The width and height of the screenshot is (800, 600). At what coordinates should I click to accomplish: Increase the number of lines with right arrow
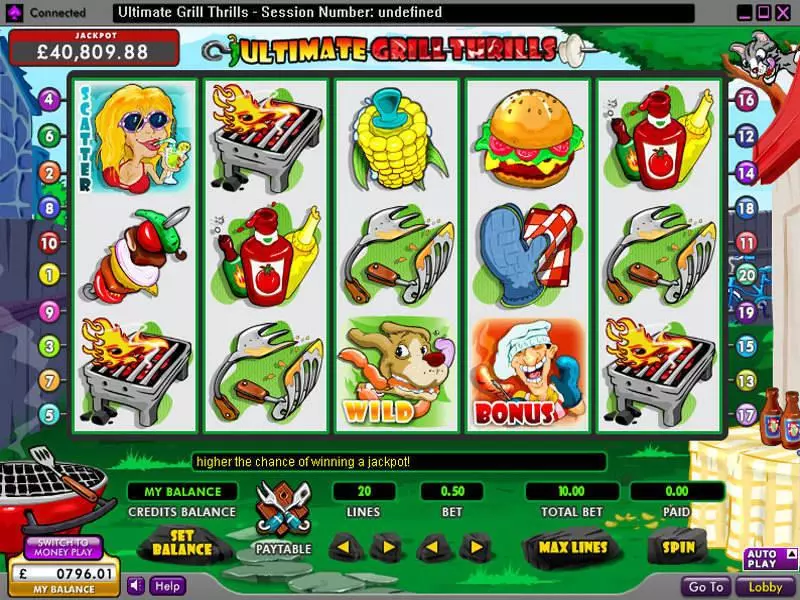pos(384,547)
